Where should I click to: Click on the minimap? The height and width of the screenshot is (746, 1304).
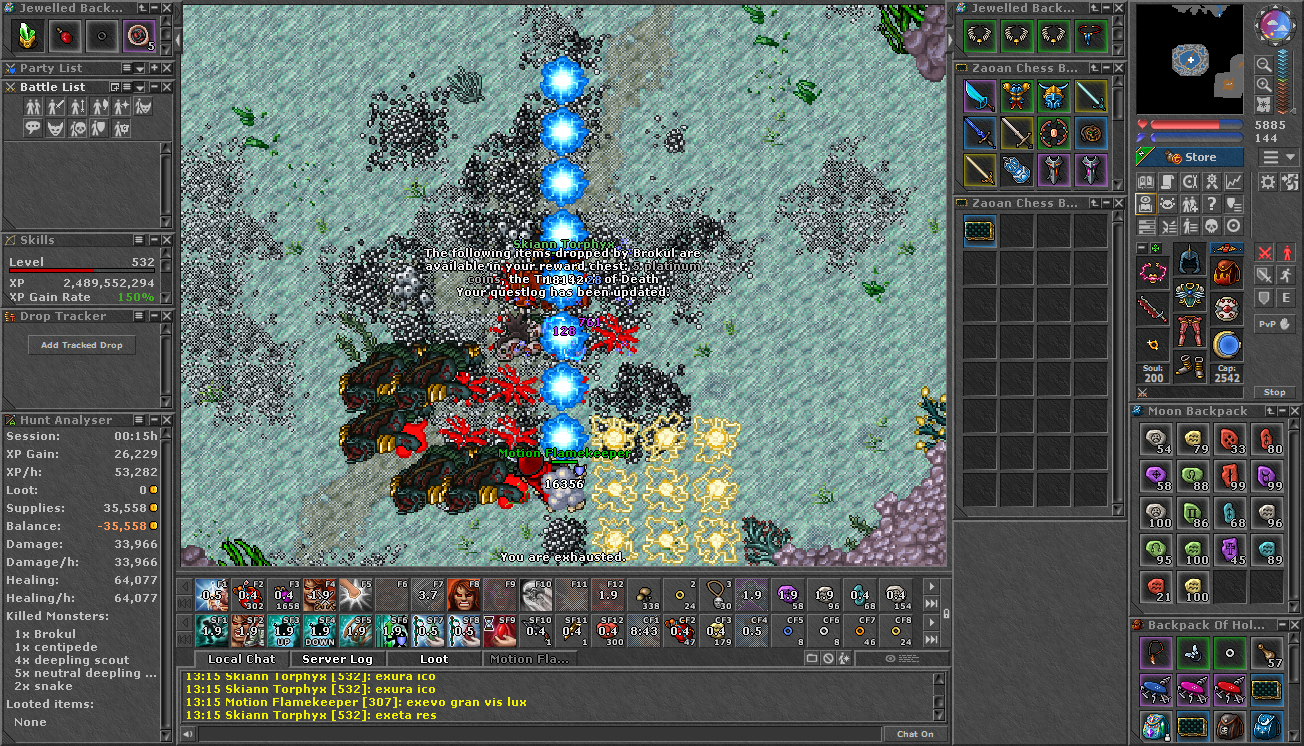(x=1190, y=60)
